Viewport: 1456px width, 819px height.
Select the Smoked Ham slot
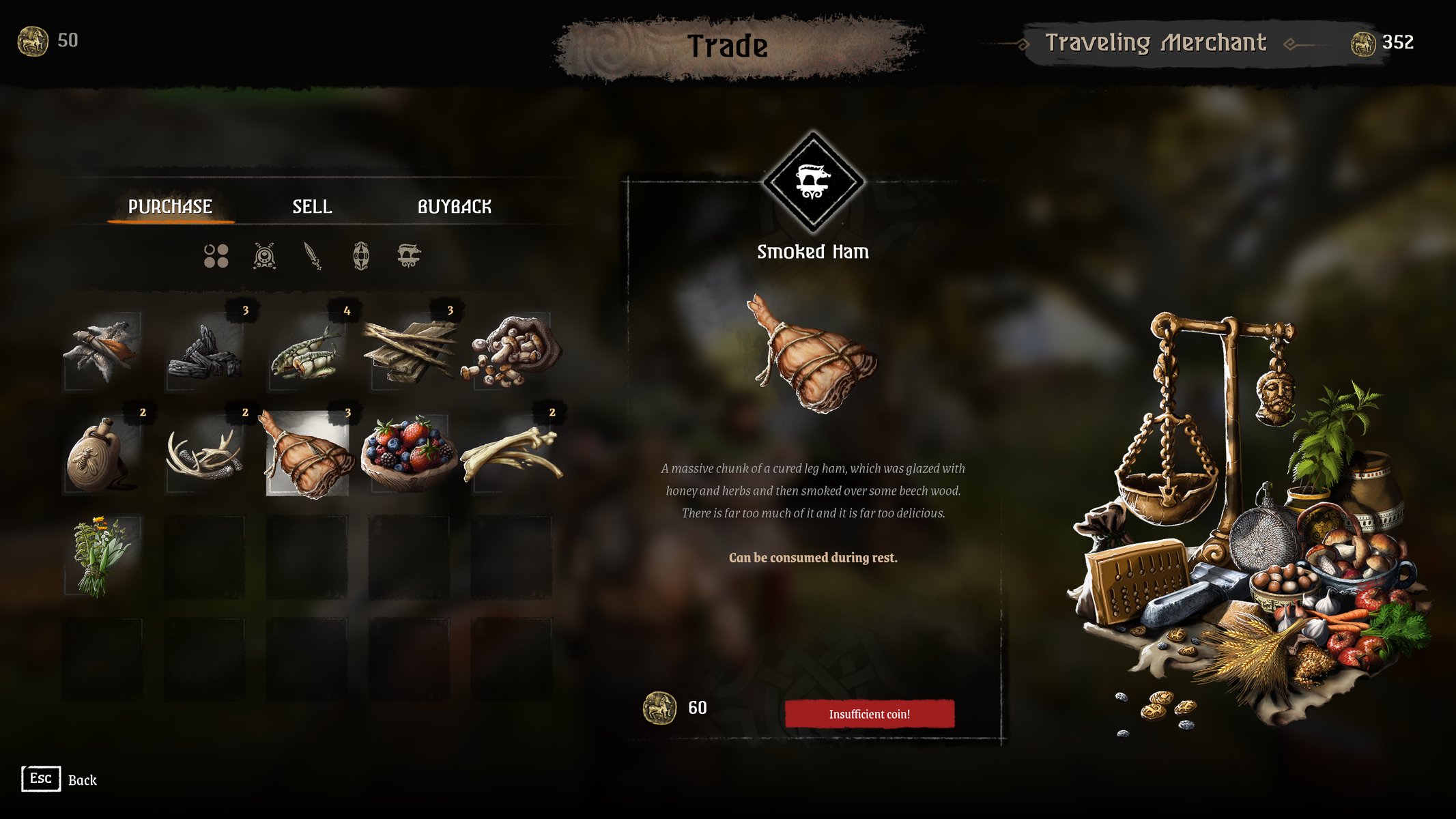(307, 454)
